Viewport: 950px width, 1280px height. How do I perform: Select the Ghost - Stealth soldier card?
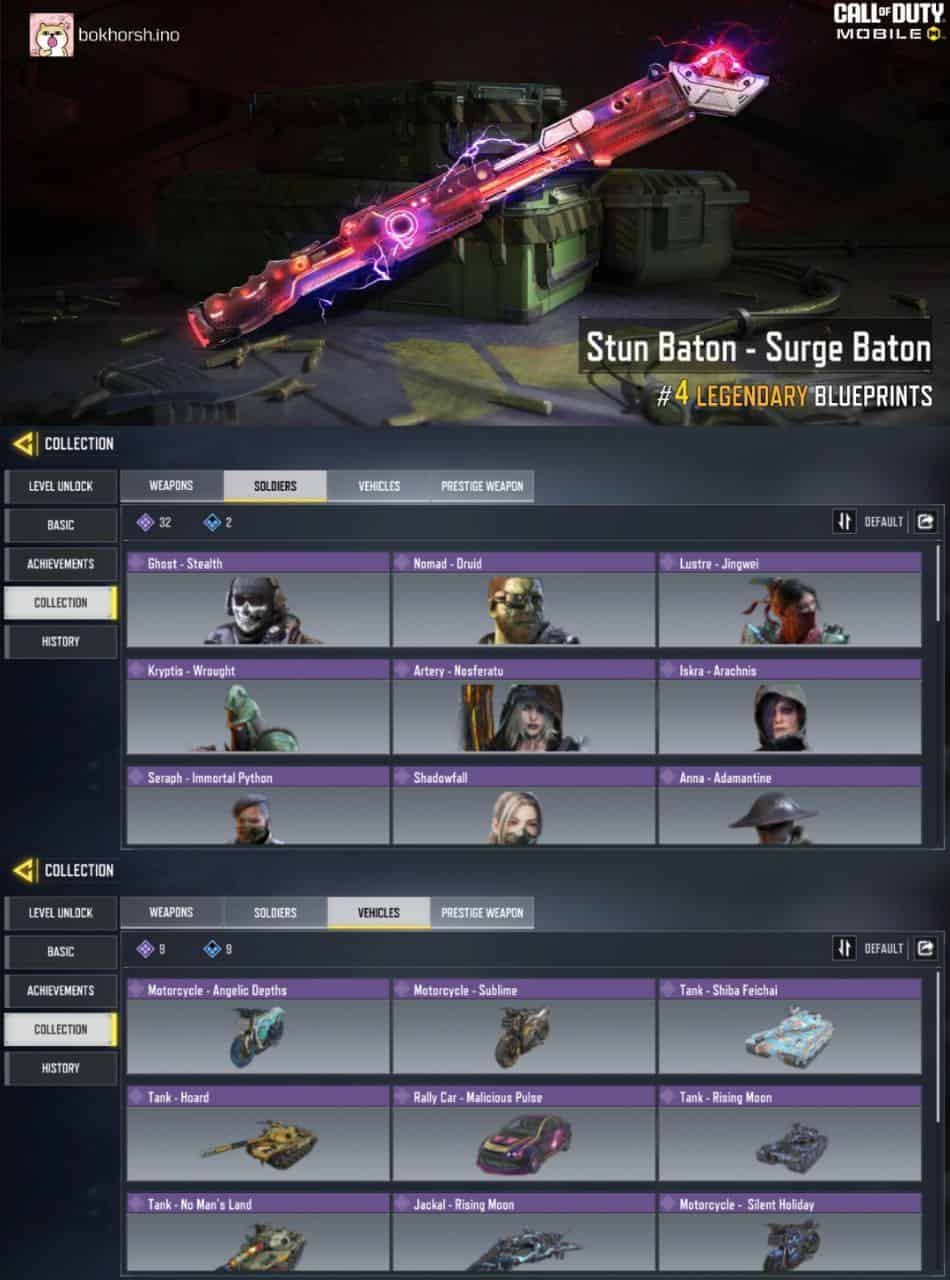(257, 600)
